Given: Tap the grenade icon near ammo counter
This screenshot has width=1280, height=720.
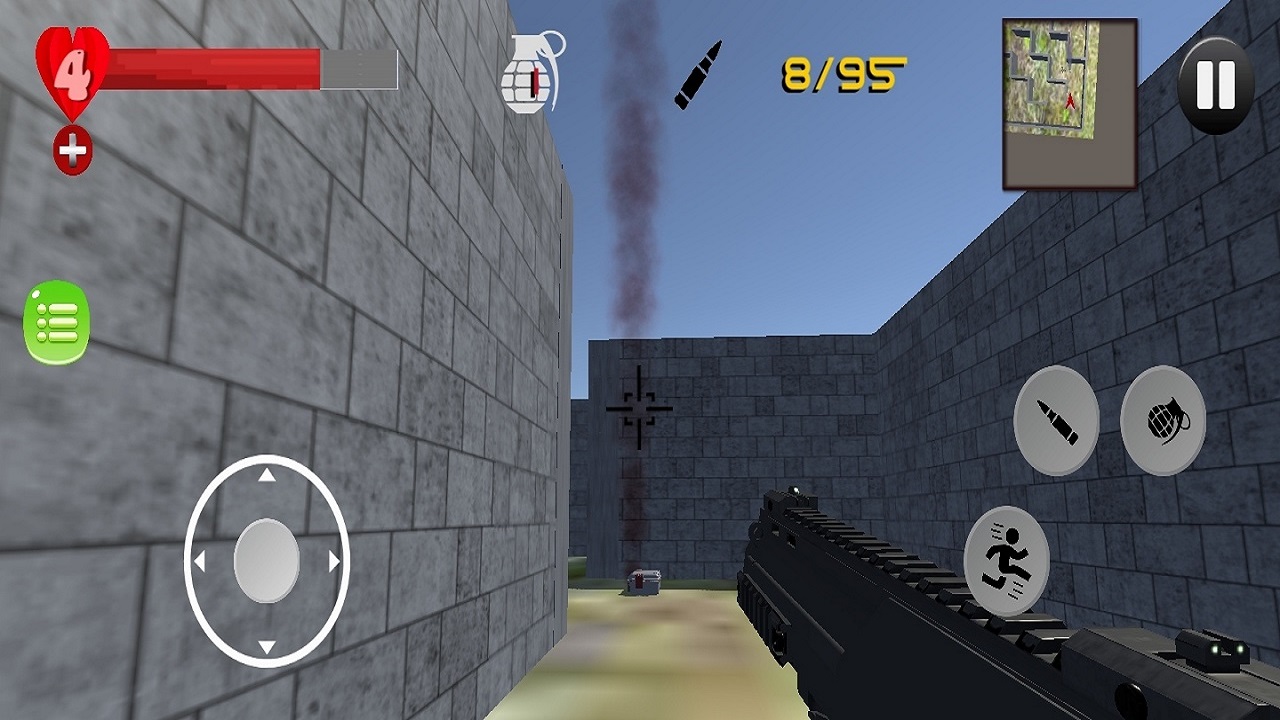Looking at the screenshot, I should (x=533, y=72).
